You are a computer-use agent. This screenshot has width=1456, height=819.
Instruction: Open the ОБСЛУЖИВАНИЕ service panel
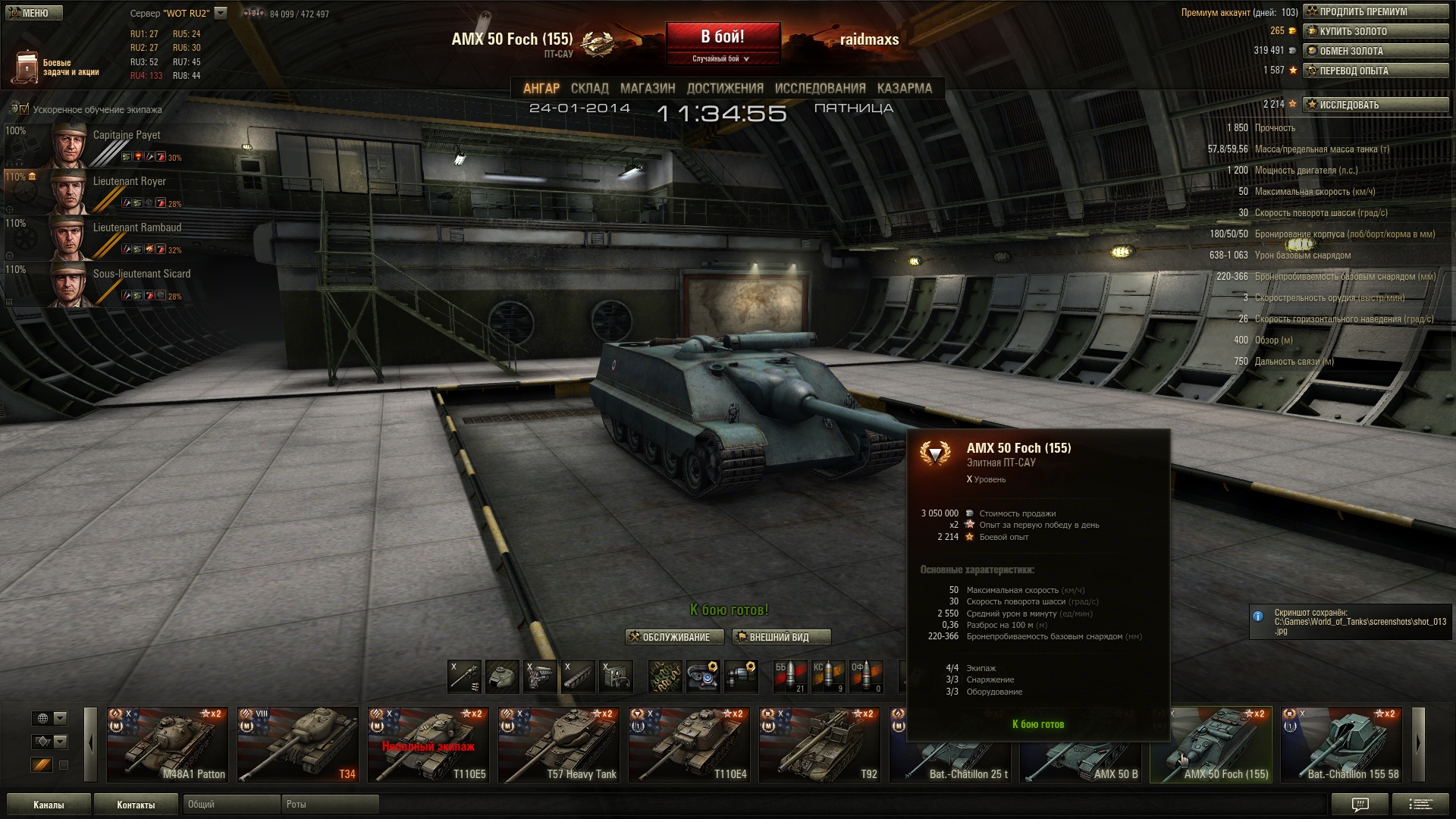pos(670,638)
